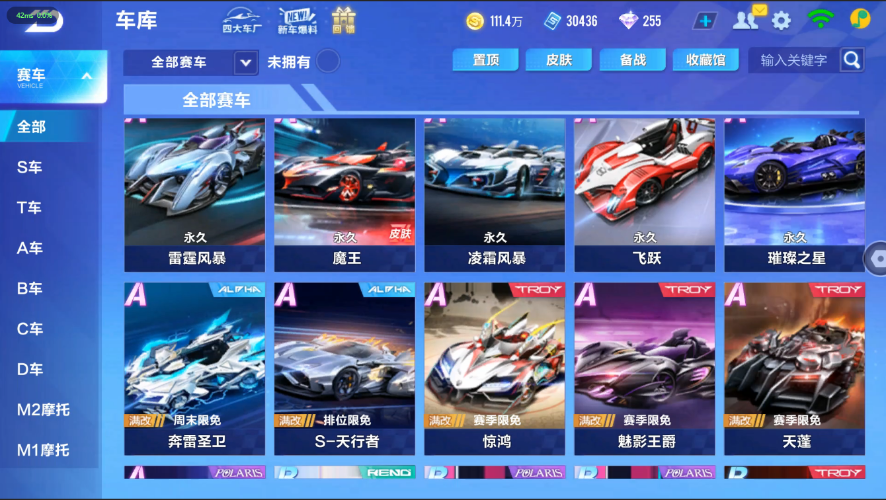Viewport: 886px width, 500px height.
Task: Select the 雷霆风暴 car card
Action: click(x=195, y=194)
